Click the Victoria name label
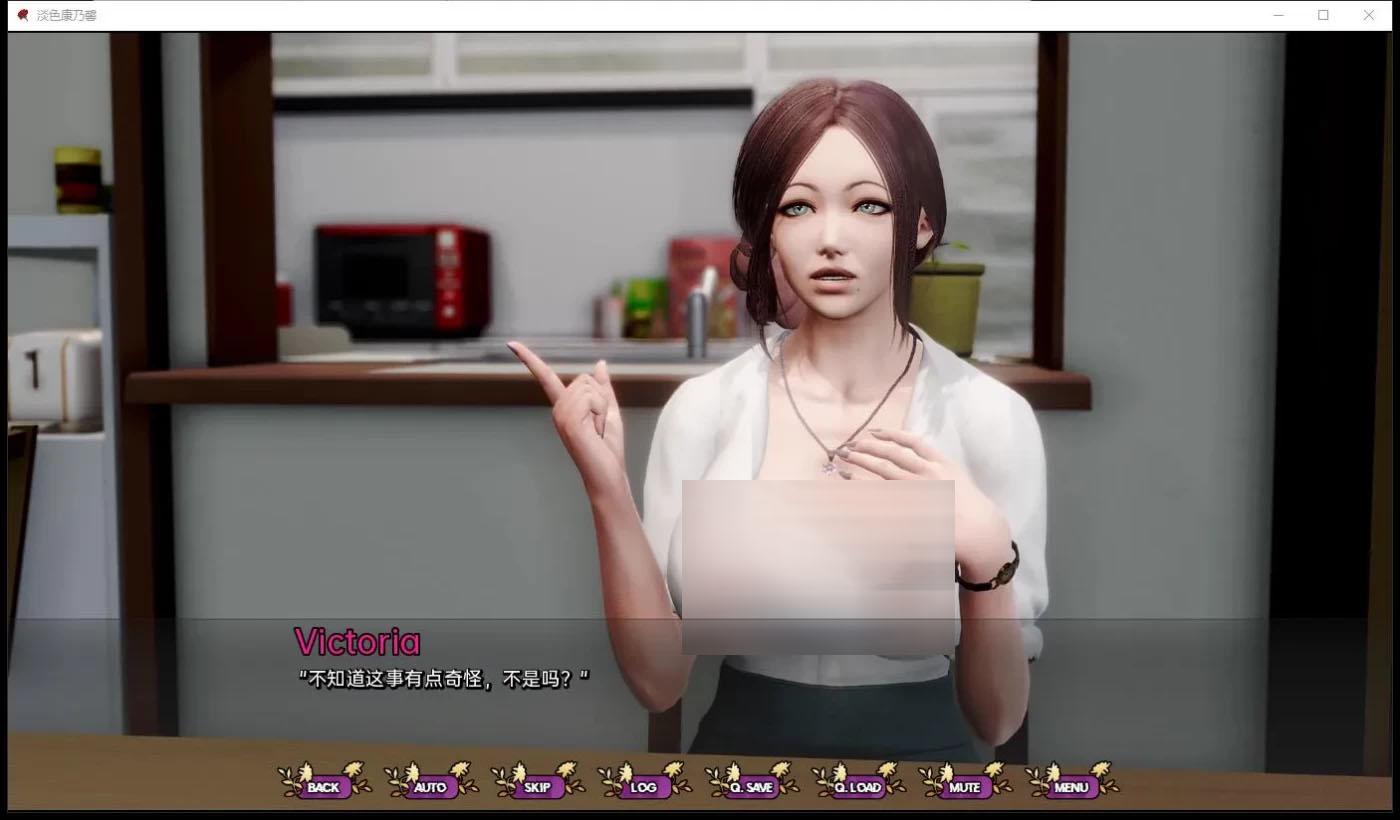Image resolution: width=1400 pixels, height=820 pixels. 356,641
